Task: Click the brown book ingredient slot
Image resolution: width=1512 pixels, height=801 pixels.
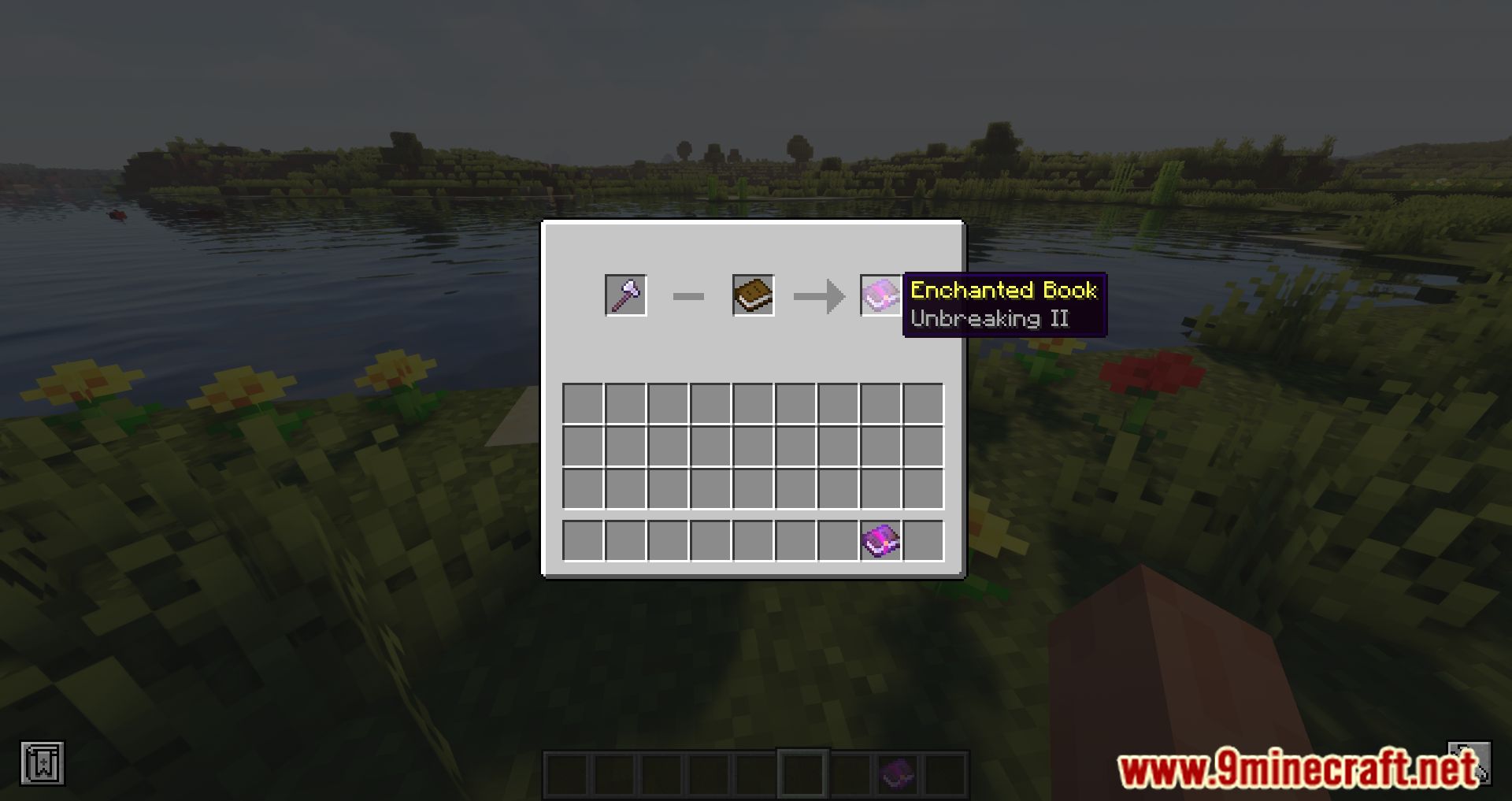Action: (x=751, y=295)
